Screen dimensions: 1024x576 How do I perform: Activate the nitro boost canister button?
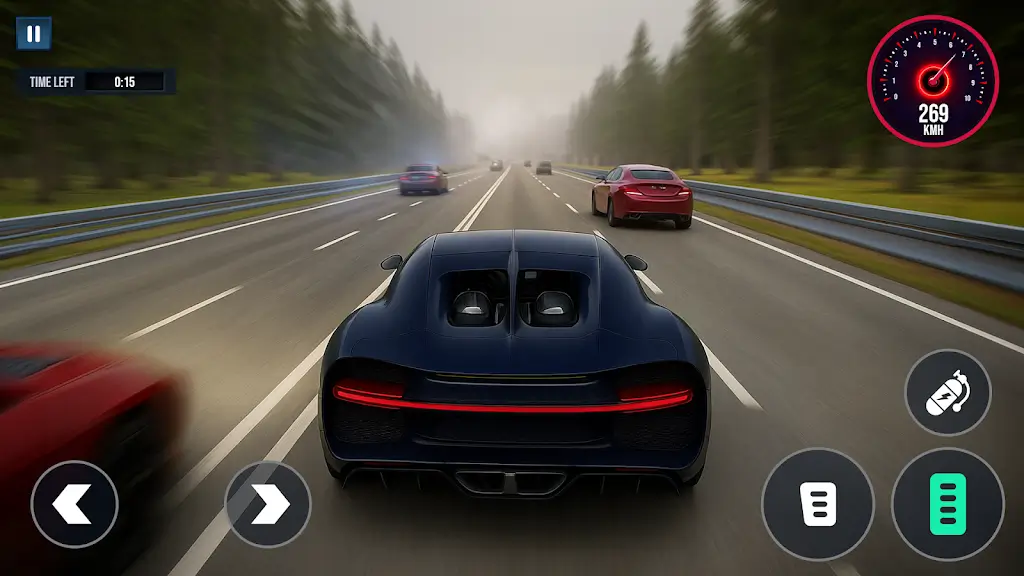(947, 392)
